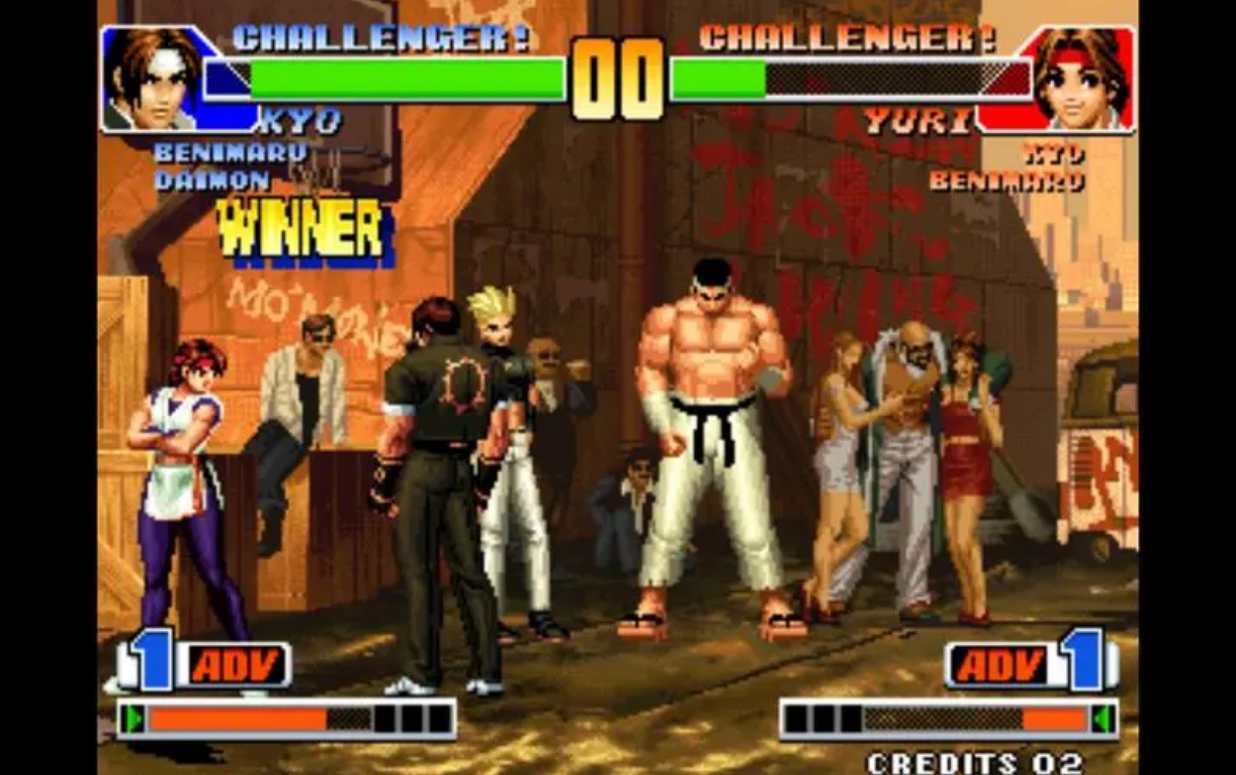Click the ADV mode badge beside Kyo's power gauge
Image resolution: width=1236 pixels, height=775 pixels.
[236, 665]
